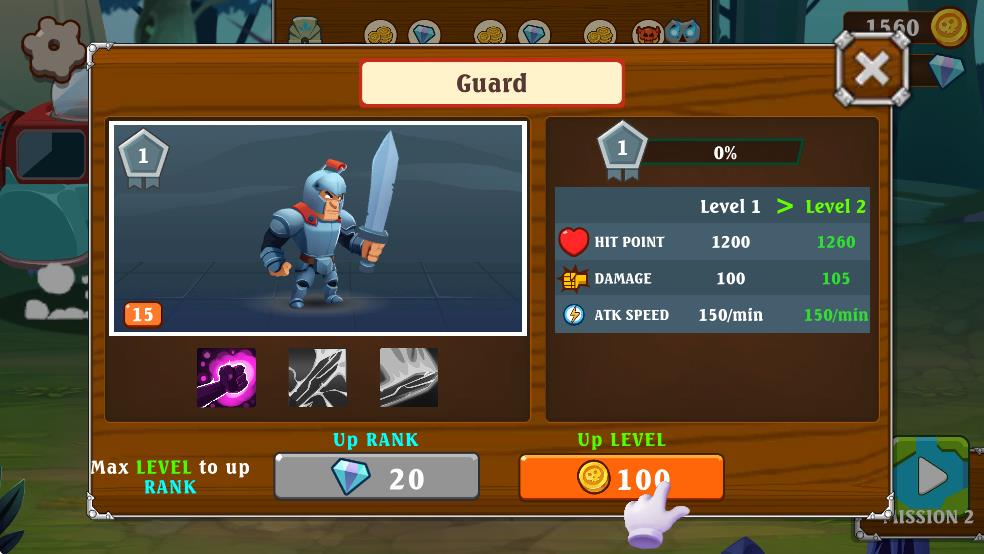984x554 pixels.
Task: Click the Guard character portrait
Action: click(x=318, y=228)
